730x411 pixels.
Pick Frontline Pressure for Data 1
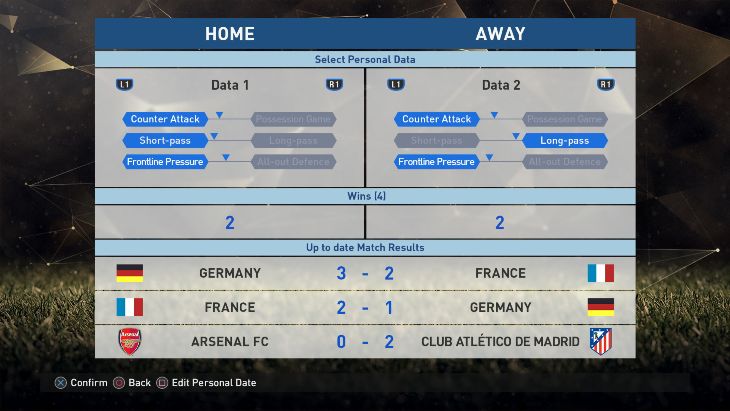point(166,162)
